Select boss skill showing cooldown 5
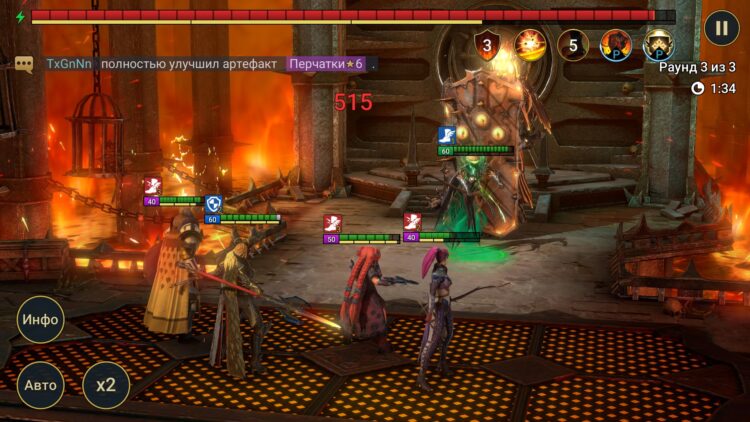This screenshot has height=422, width=750. pos(573,45)
